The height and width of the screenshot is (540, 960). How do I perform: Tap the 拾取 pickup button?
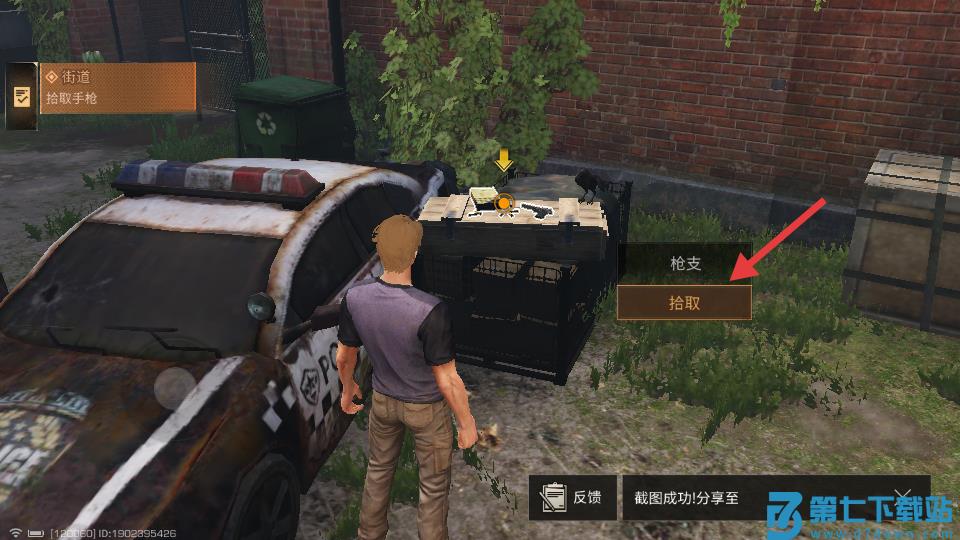pos(684,303)
